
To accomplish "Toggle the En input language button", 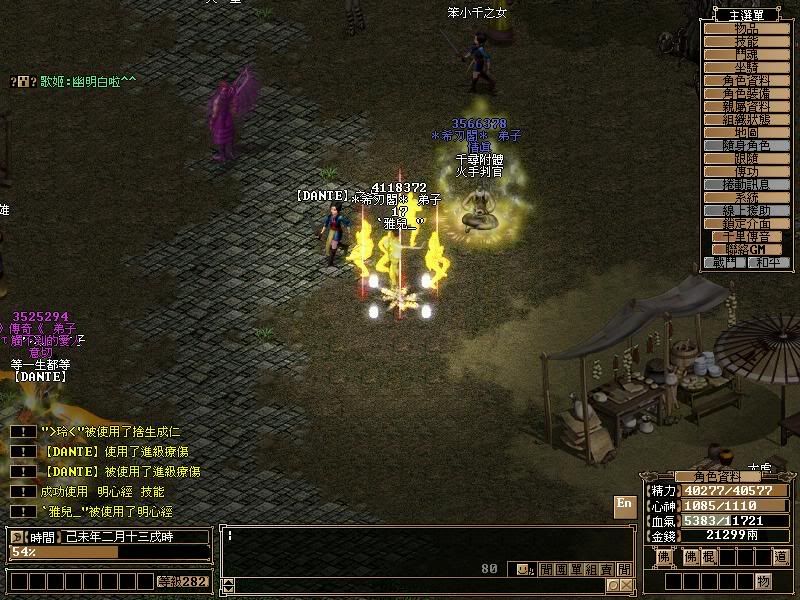I will [624, 505].
